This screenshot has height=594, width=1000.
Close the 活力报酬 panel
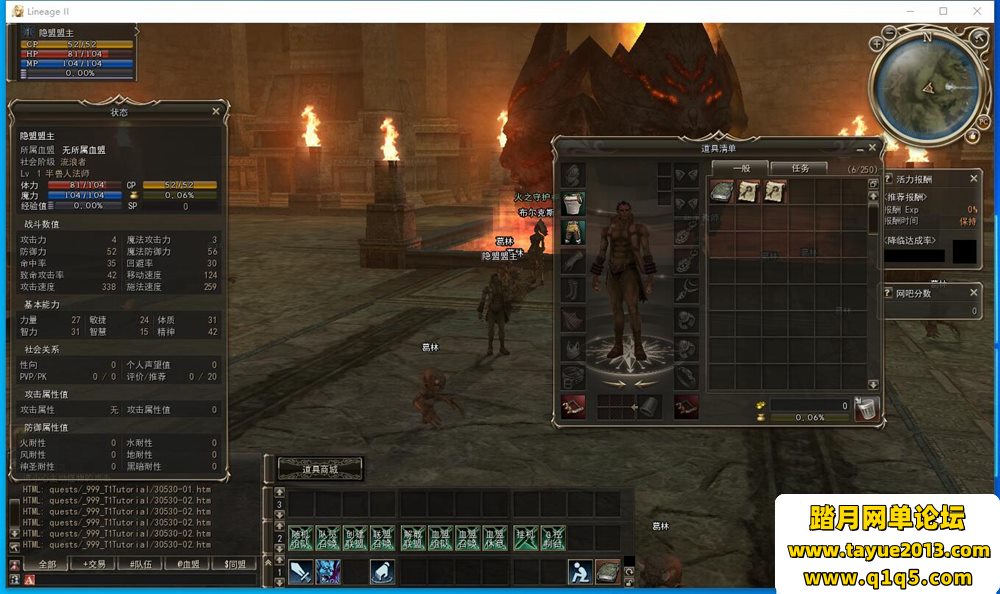click(x=974, y=178)
